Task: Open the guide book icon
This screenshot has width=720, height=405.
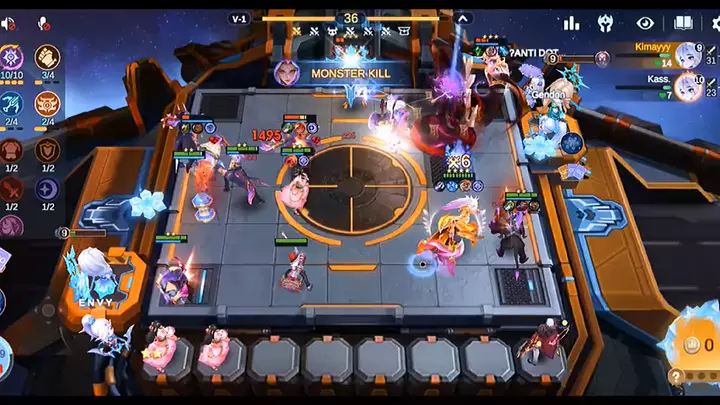Action: pos(684,22)
